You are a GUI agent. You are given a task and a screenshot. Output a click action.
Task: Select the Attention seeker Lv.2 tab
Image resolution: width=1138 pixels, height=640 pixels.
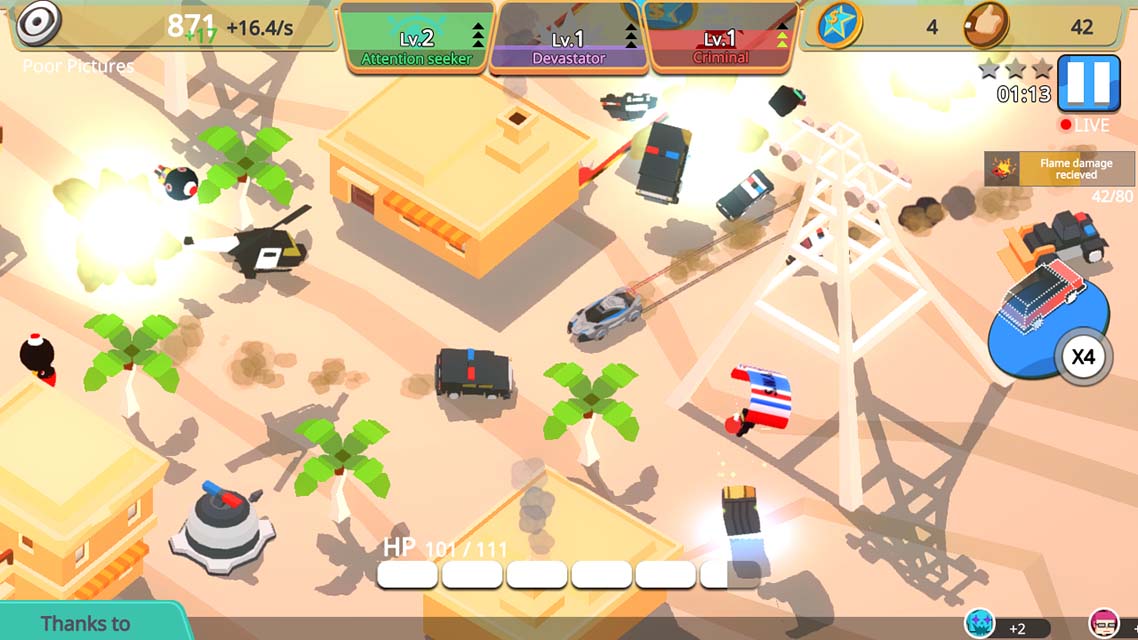point(415,46)
